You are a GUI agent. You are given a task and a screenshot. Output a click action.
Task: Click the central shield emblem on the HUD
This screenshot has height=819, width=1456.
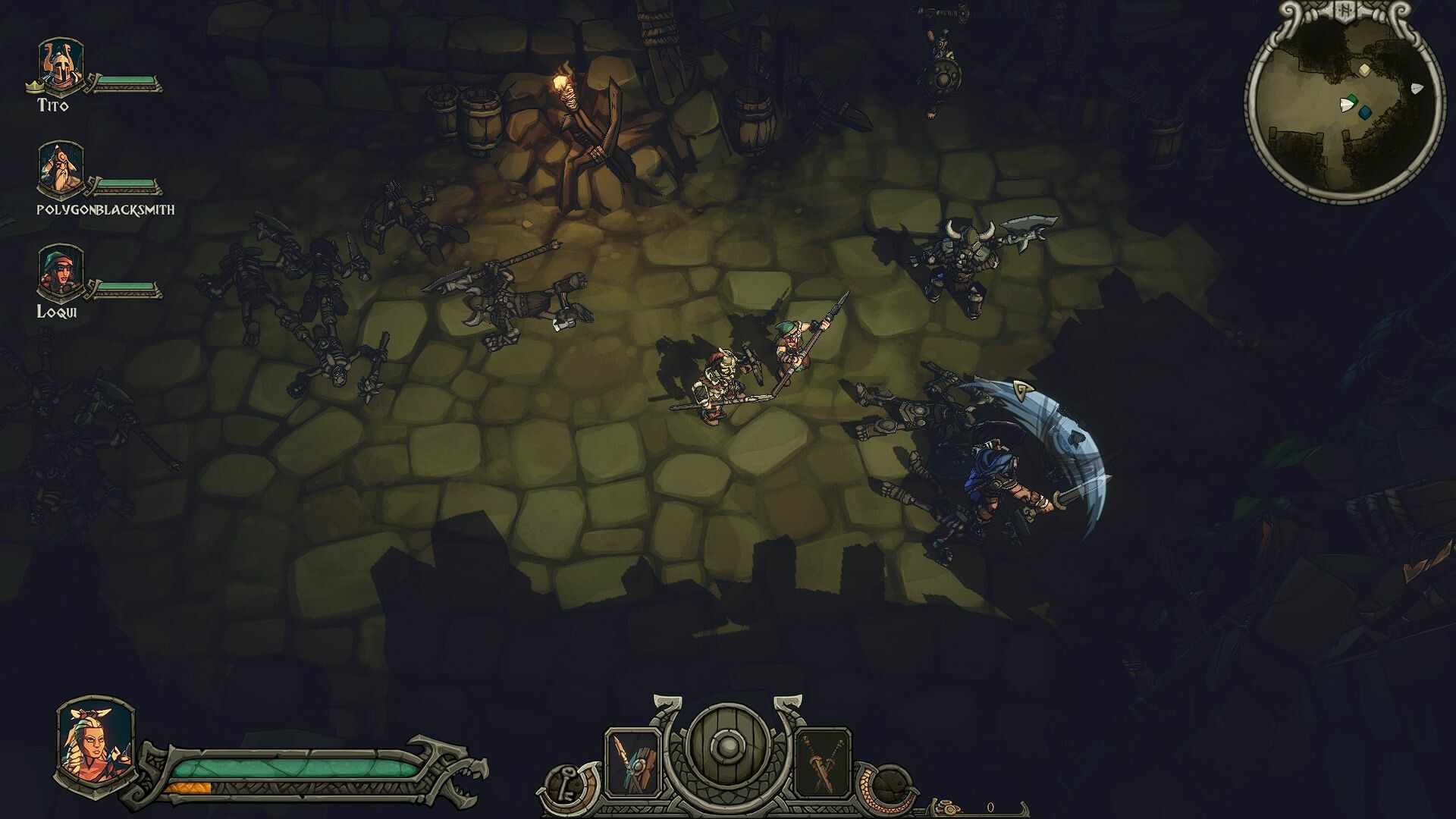coord(730,747)
